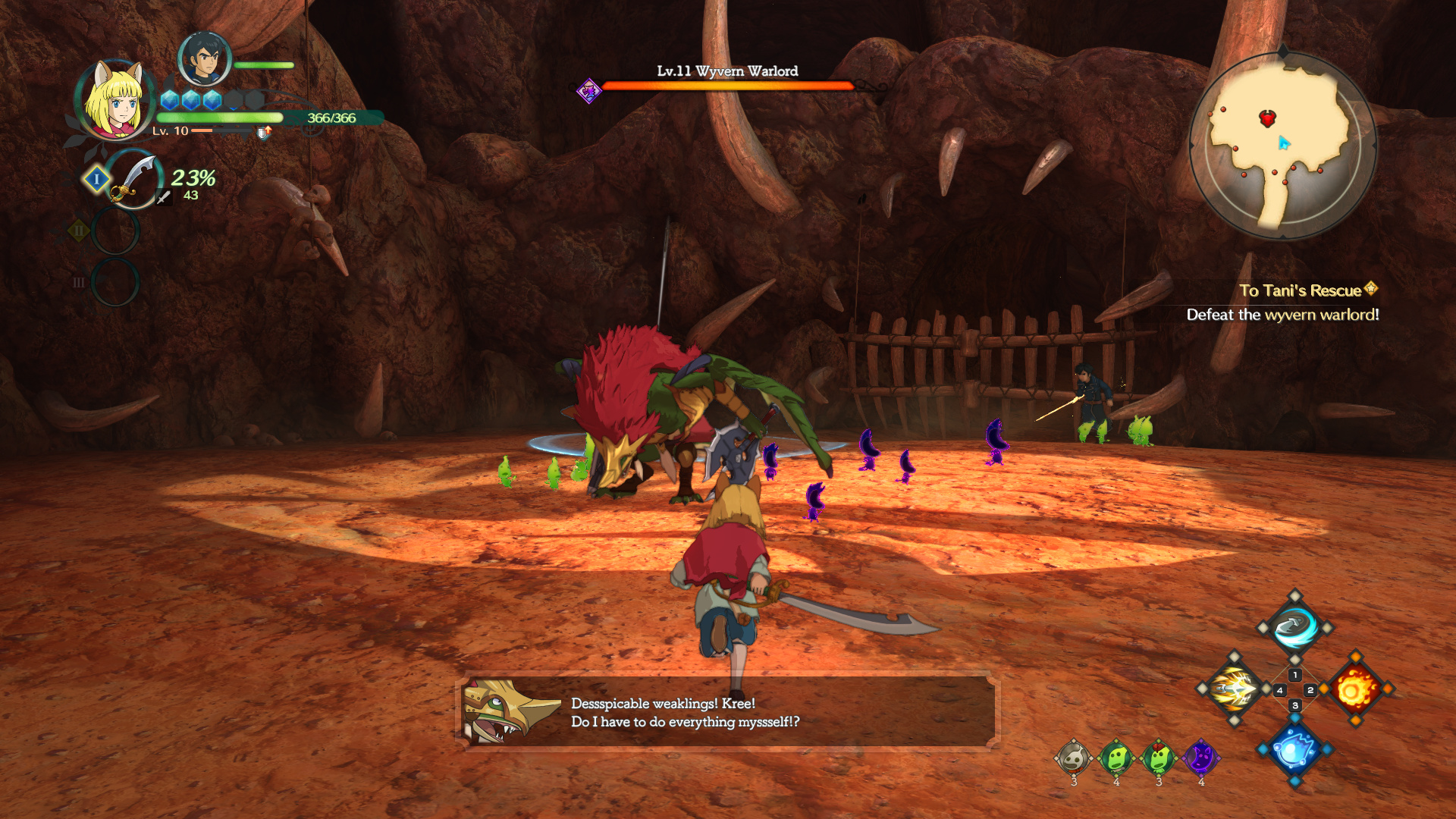Select the purple cat-eared higgledy icon
This screenshot has height=819, width=1456.
point(1200,757)
